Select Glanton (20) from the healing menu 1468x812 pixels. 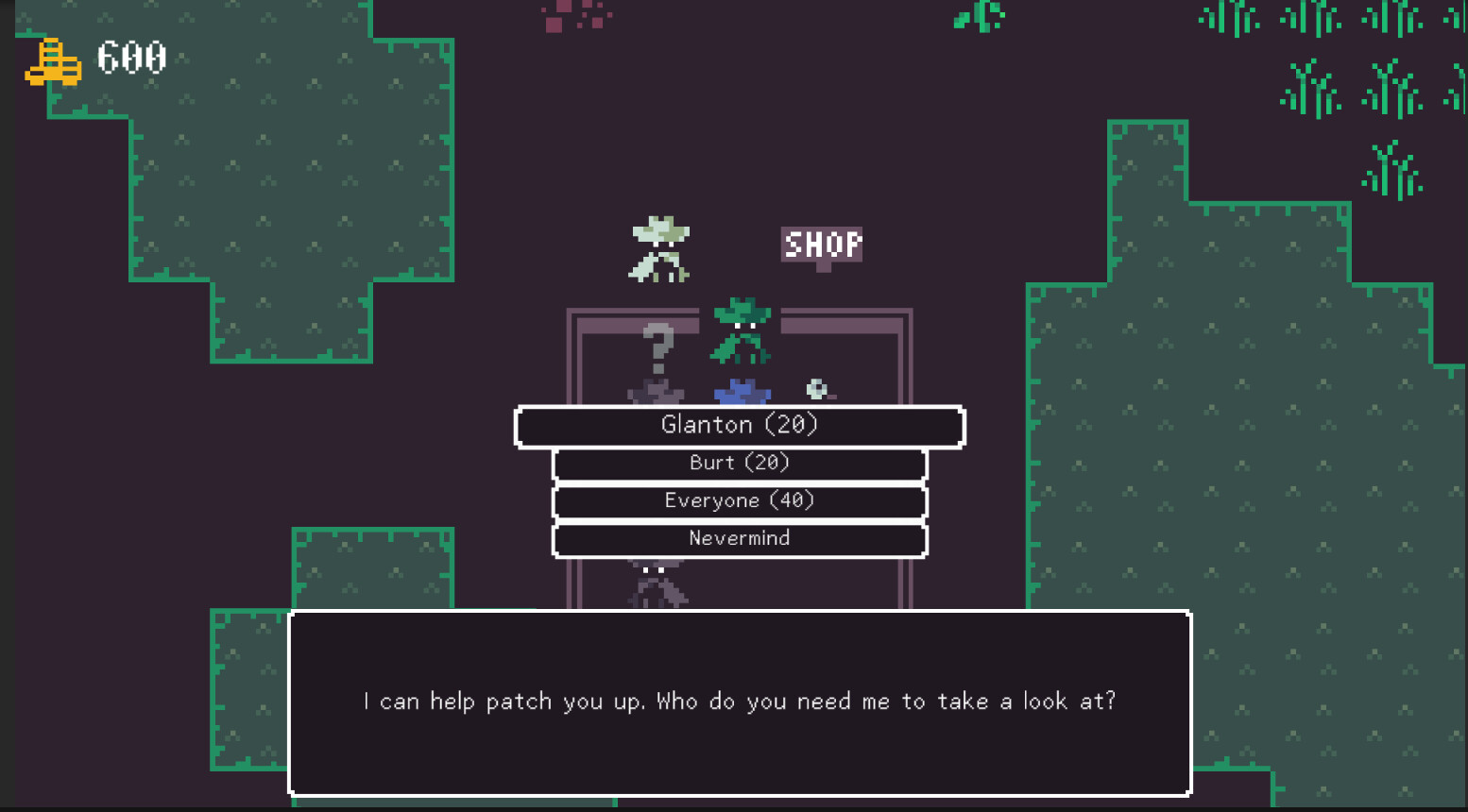point(740,425)
